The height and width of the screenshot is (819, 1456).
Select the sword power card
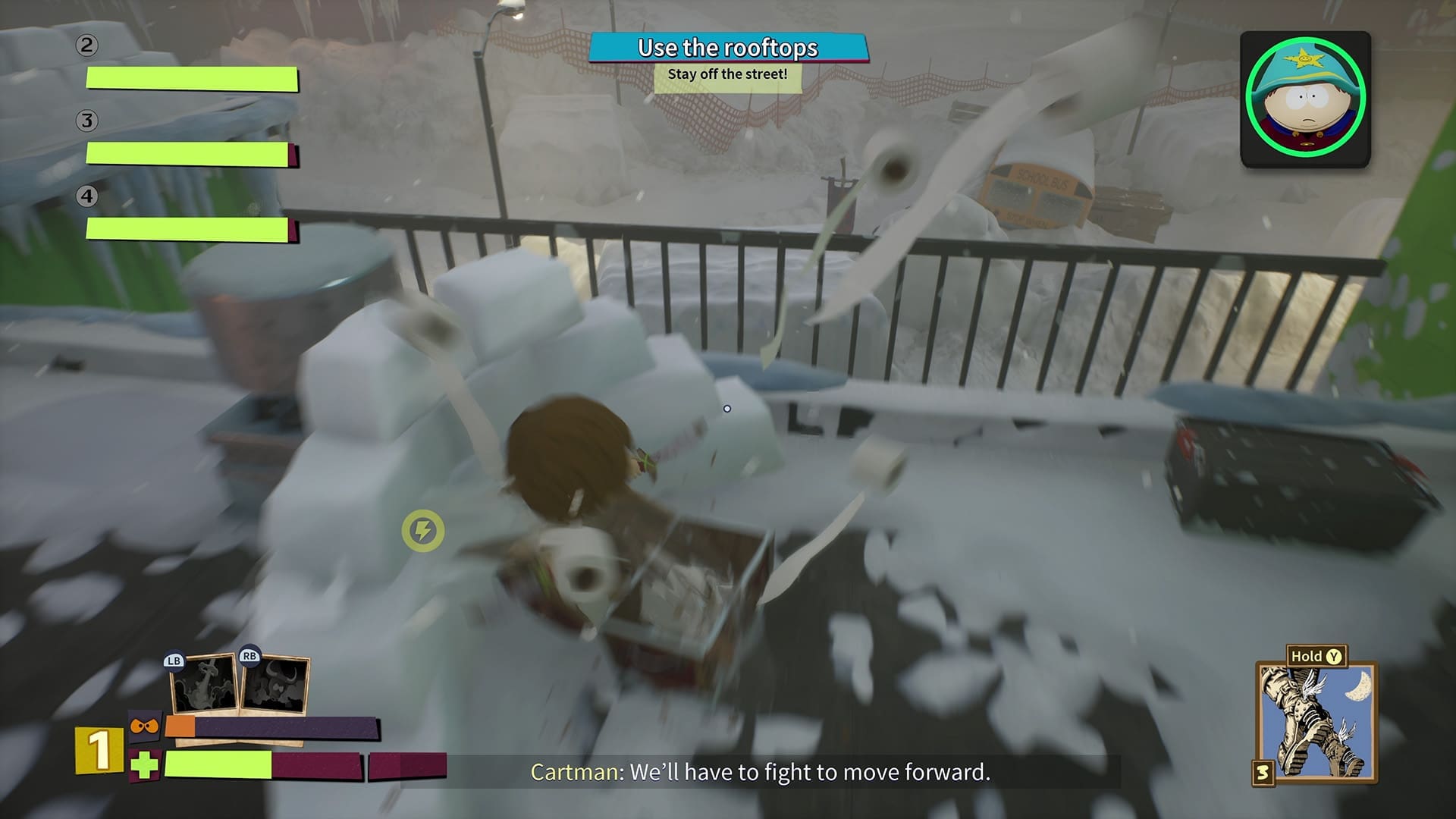tap(203, 686)
